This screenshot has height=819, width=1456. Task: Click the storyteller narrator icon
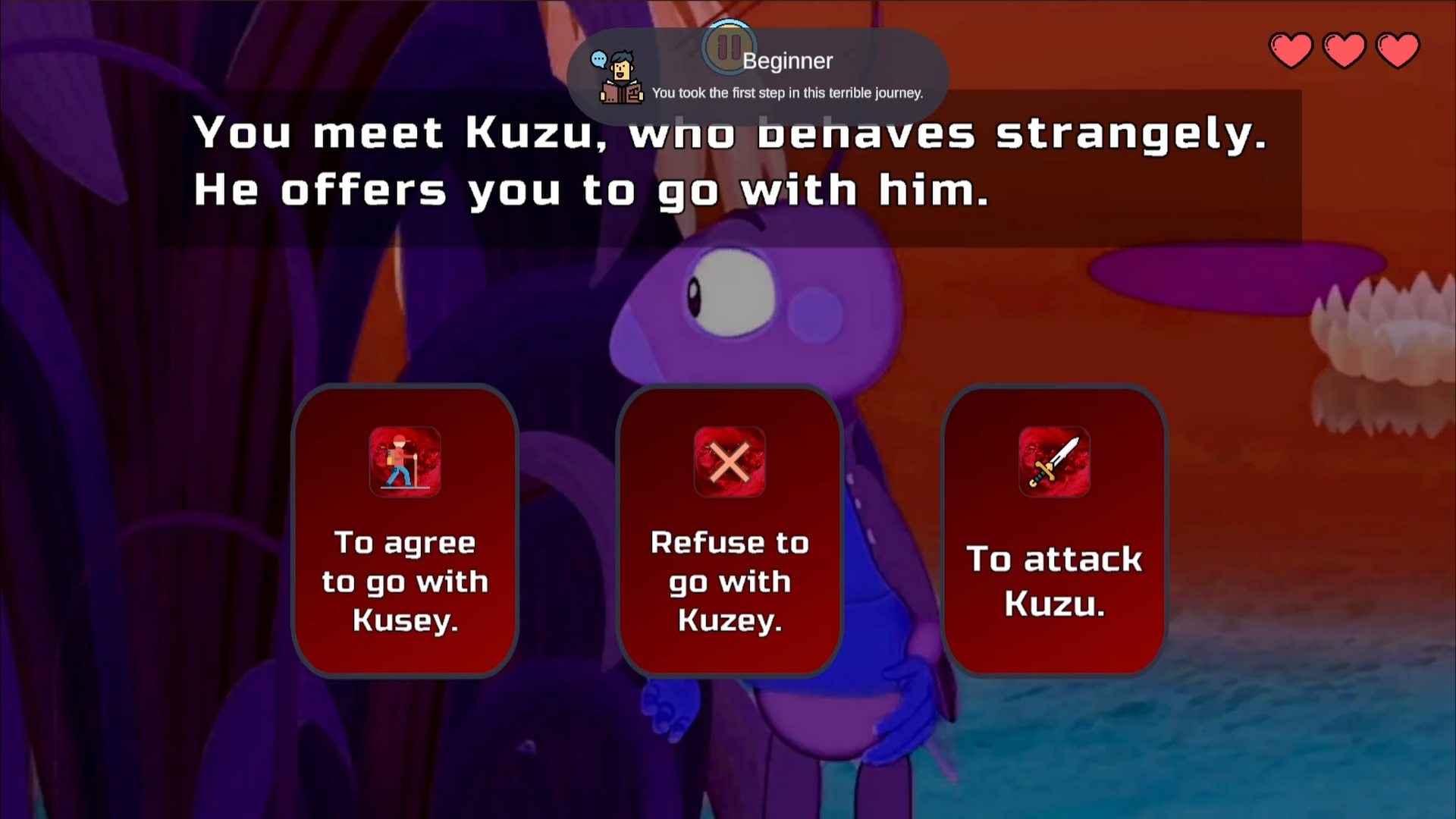coord(620,78)
